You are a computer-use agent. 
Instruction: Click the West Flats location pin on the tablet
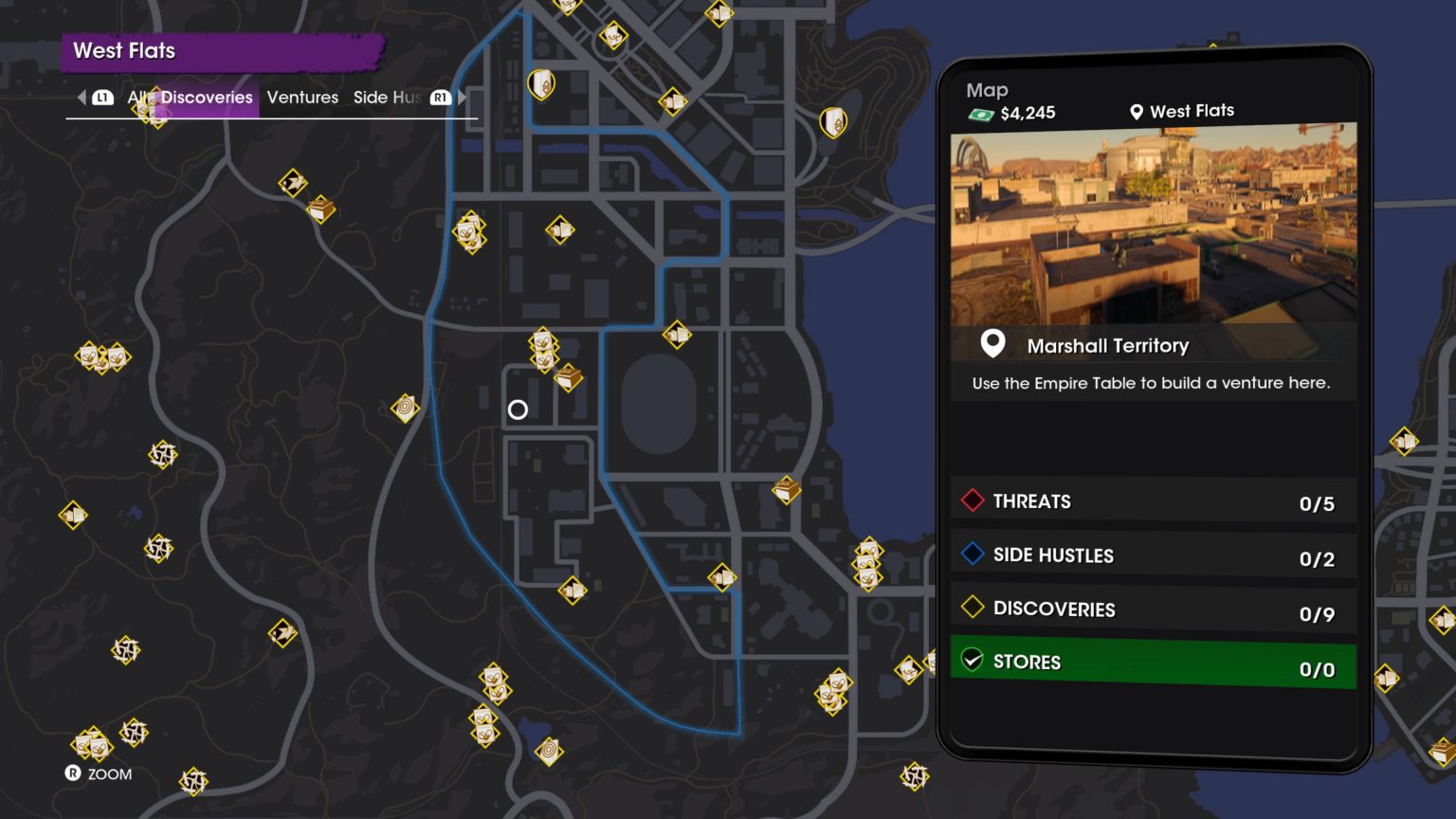pyautogui.click(x=1135, y=111)
